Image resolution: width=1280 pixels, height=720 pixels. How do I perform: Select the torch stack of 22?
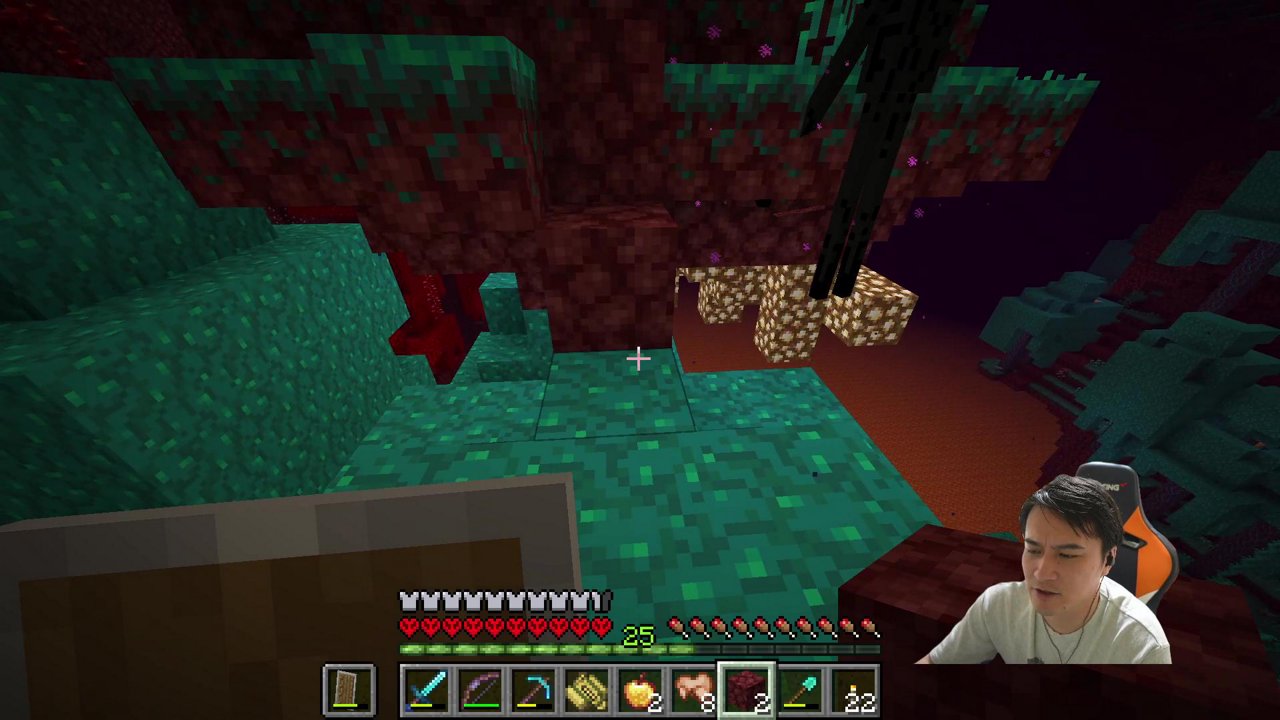tap(855, 691)
